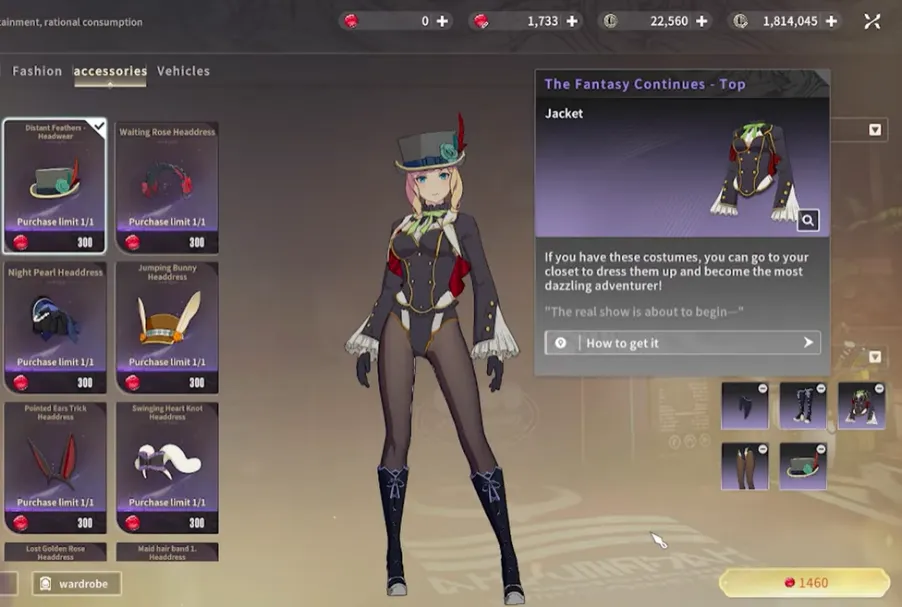Buy the selected items for 1460

804,583
